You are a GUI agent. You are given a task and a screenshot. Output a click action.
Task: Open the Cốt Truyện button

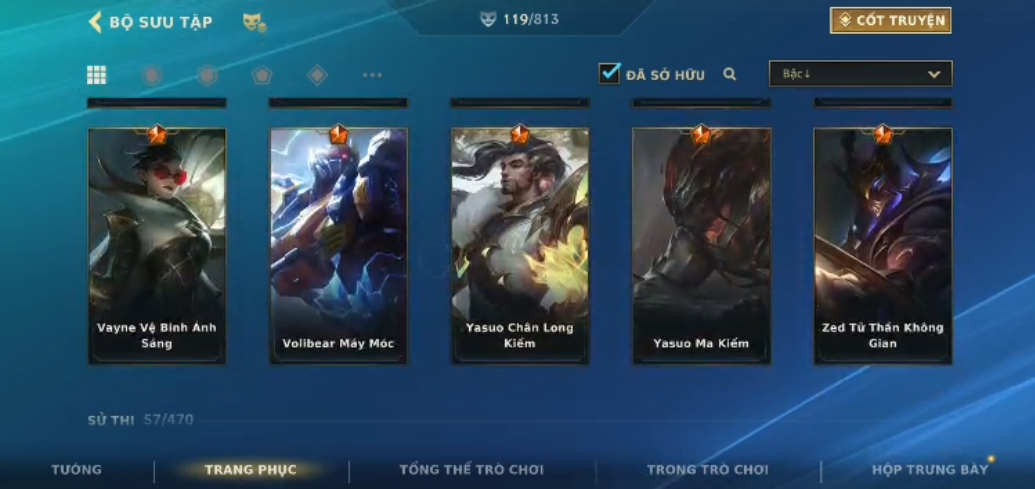(x=890, y=21)
